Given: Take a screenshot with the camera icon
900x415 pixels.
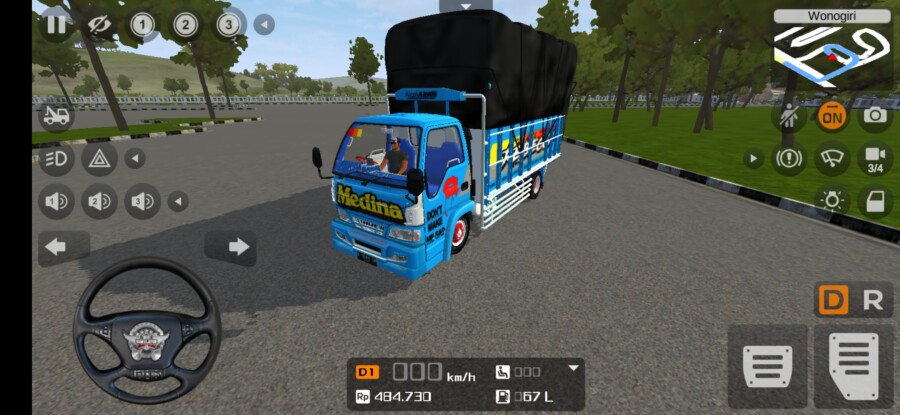Looking at the screenshot, I should (x=875, y=115).
